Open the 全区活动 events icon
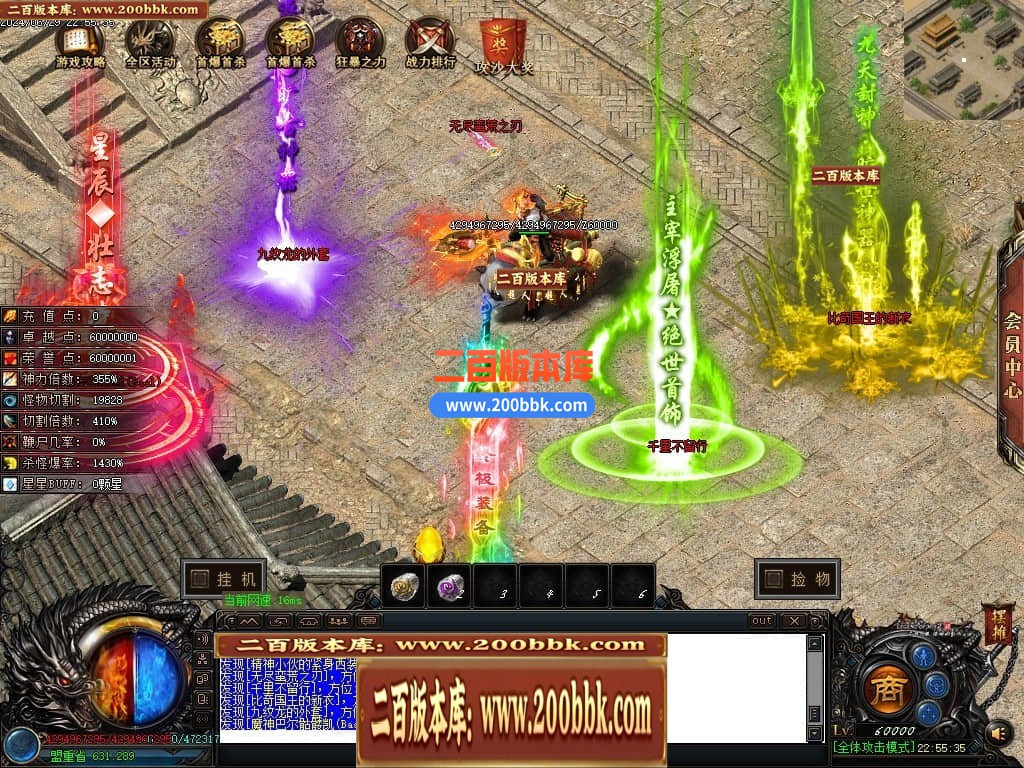The image size is (1024, 768). (150, 42)
